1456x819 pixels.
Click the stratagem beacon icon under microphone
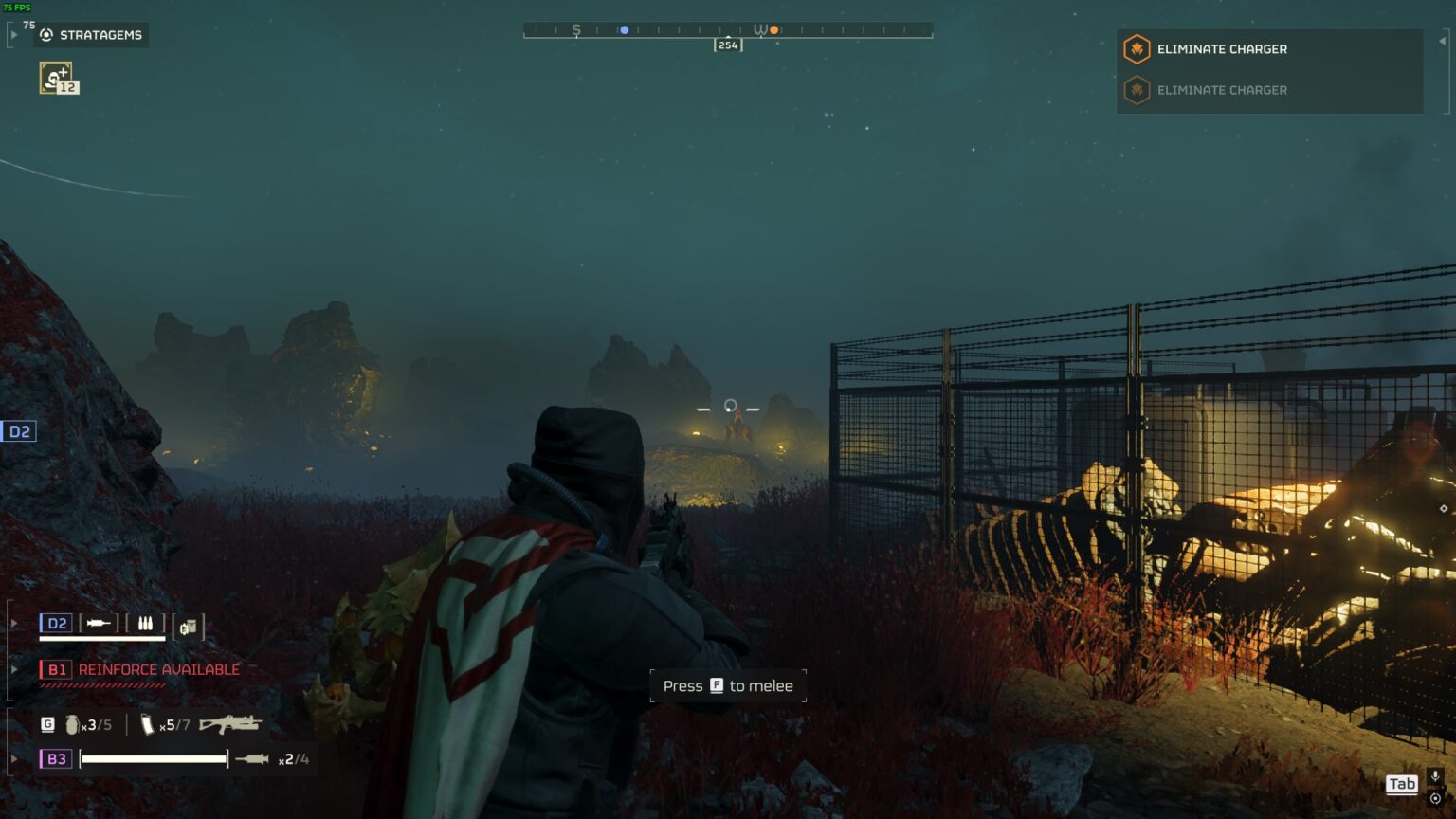coord(1435,798)
